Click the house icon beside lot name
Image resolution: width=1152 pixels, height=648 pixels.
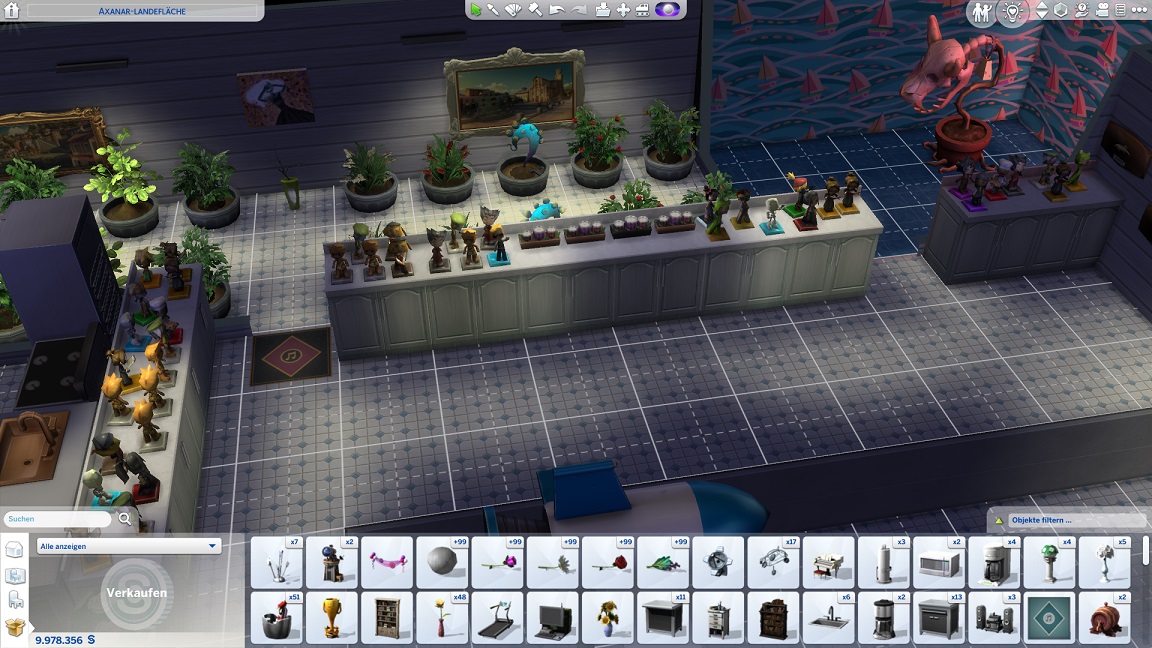(x=12, y=11)
